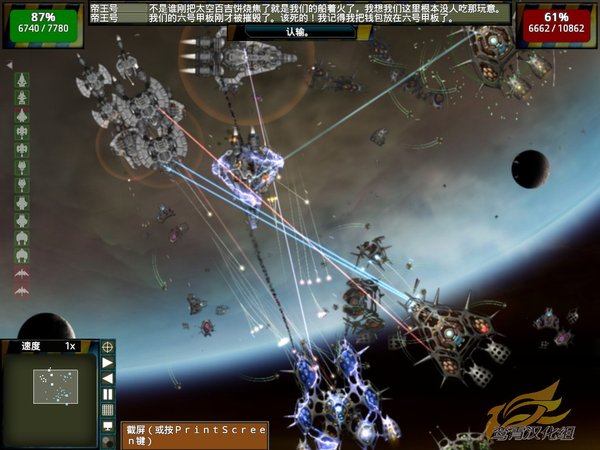Toggle the grid overlay icon
Viewport: 600px width, 450px height.
[108, 410]
